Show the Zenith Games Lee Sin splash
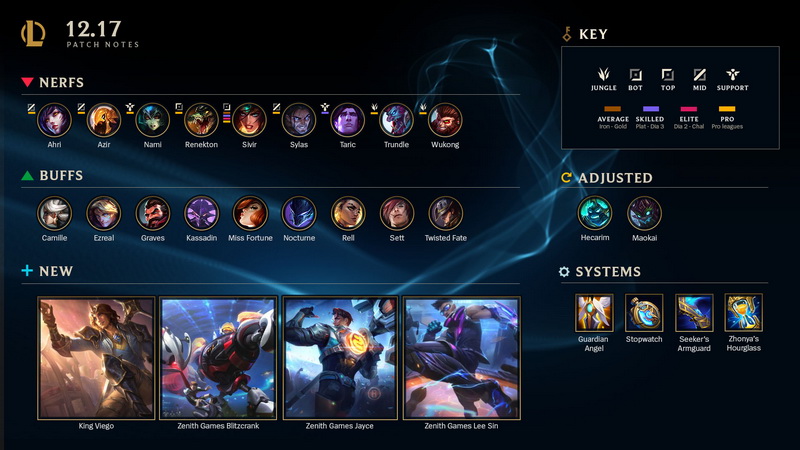The height and width of the screenshot is (450, 800). 462,357
